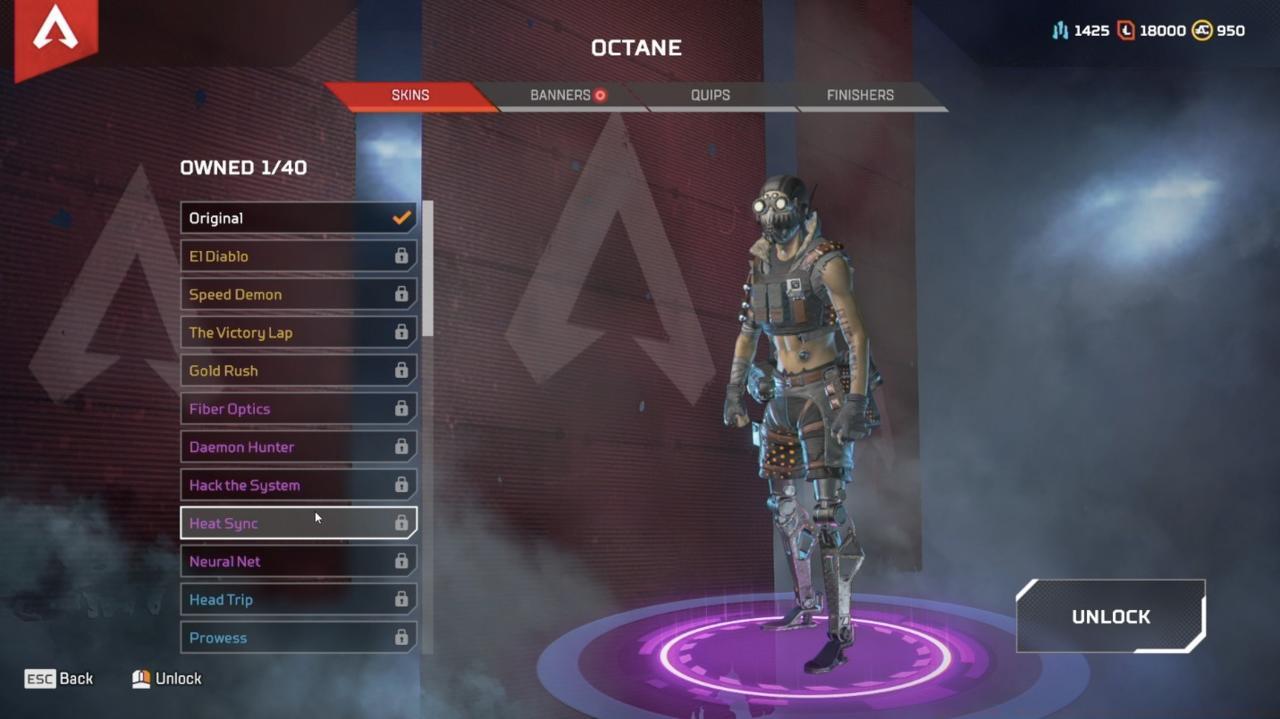1280x719 pixels.
Task: Choose the Heat Sync skin
Action: point(298,523)
